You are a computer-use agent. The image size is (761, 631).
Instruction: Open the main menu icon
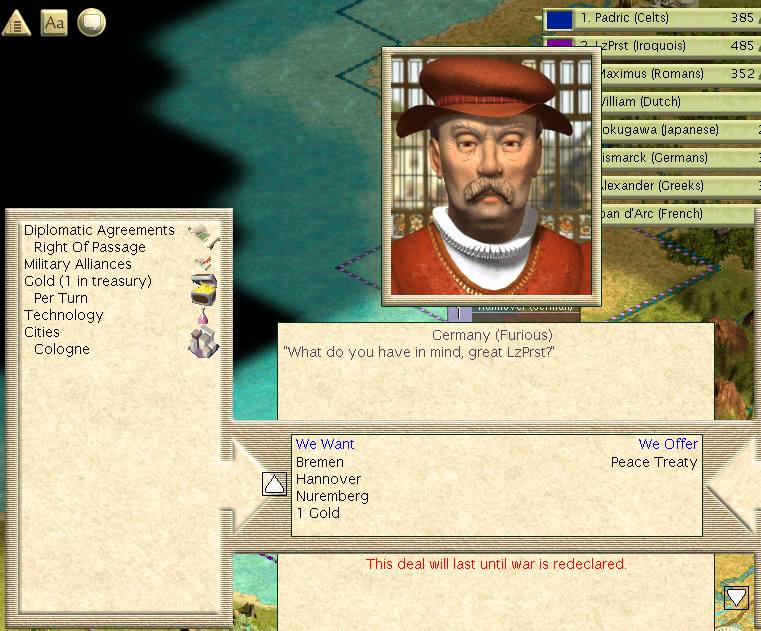(17, 22)
